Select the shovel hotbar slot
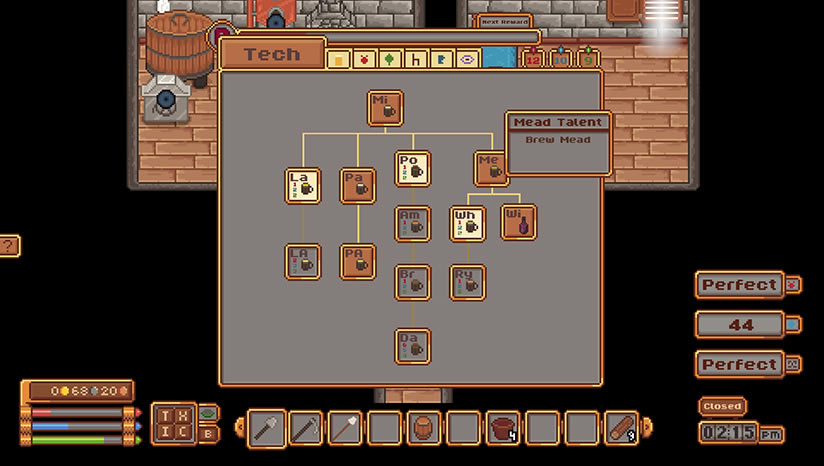The height and width of the screenshot is (466, 824). coord(266,428)
